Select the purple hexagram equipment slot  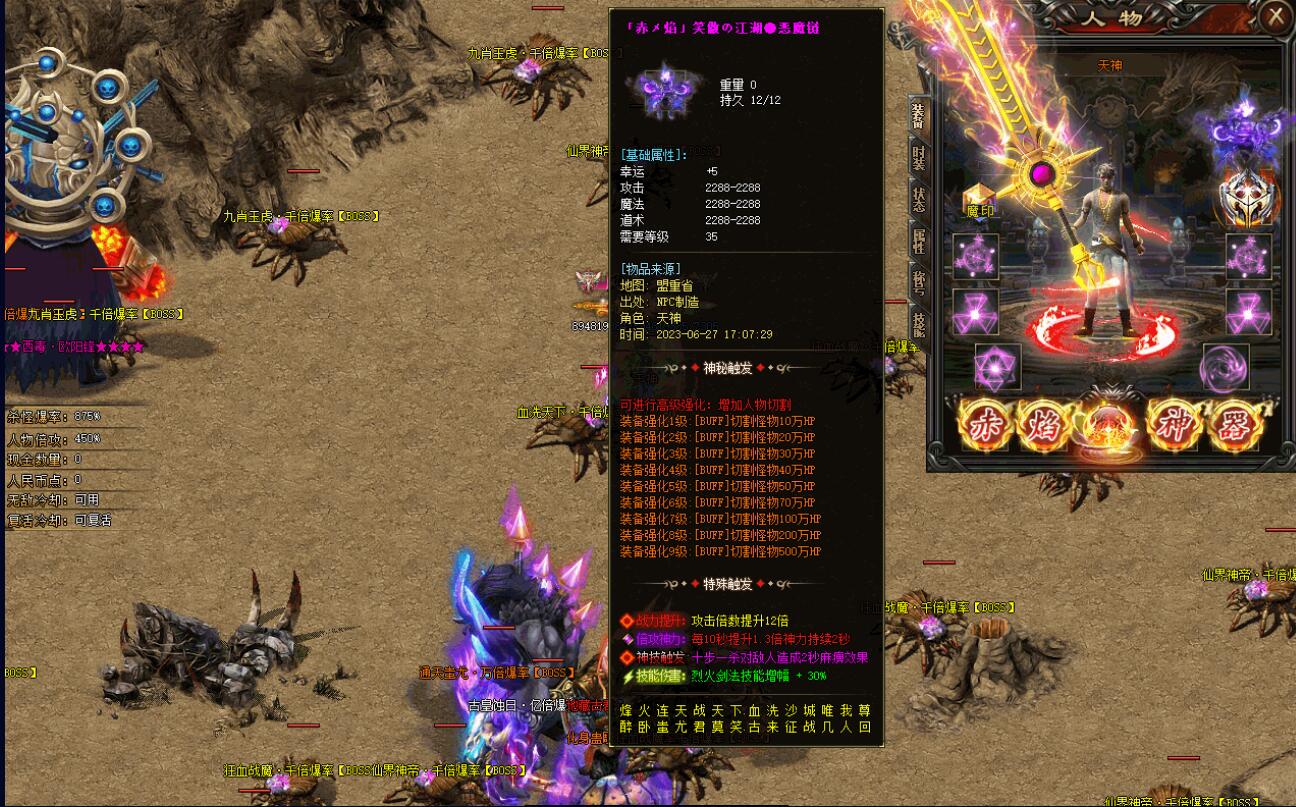[997, 367]
